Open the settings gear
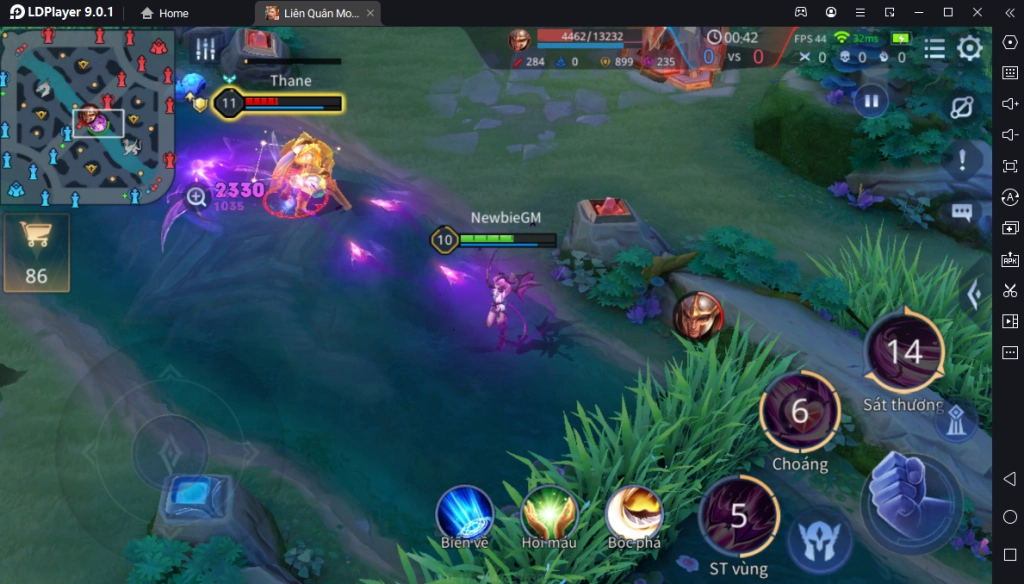 point(969,49)
